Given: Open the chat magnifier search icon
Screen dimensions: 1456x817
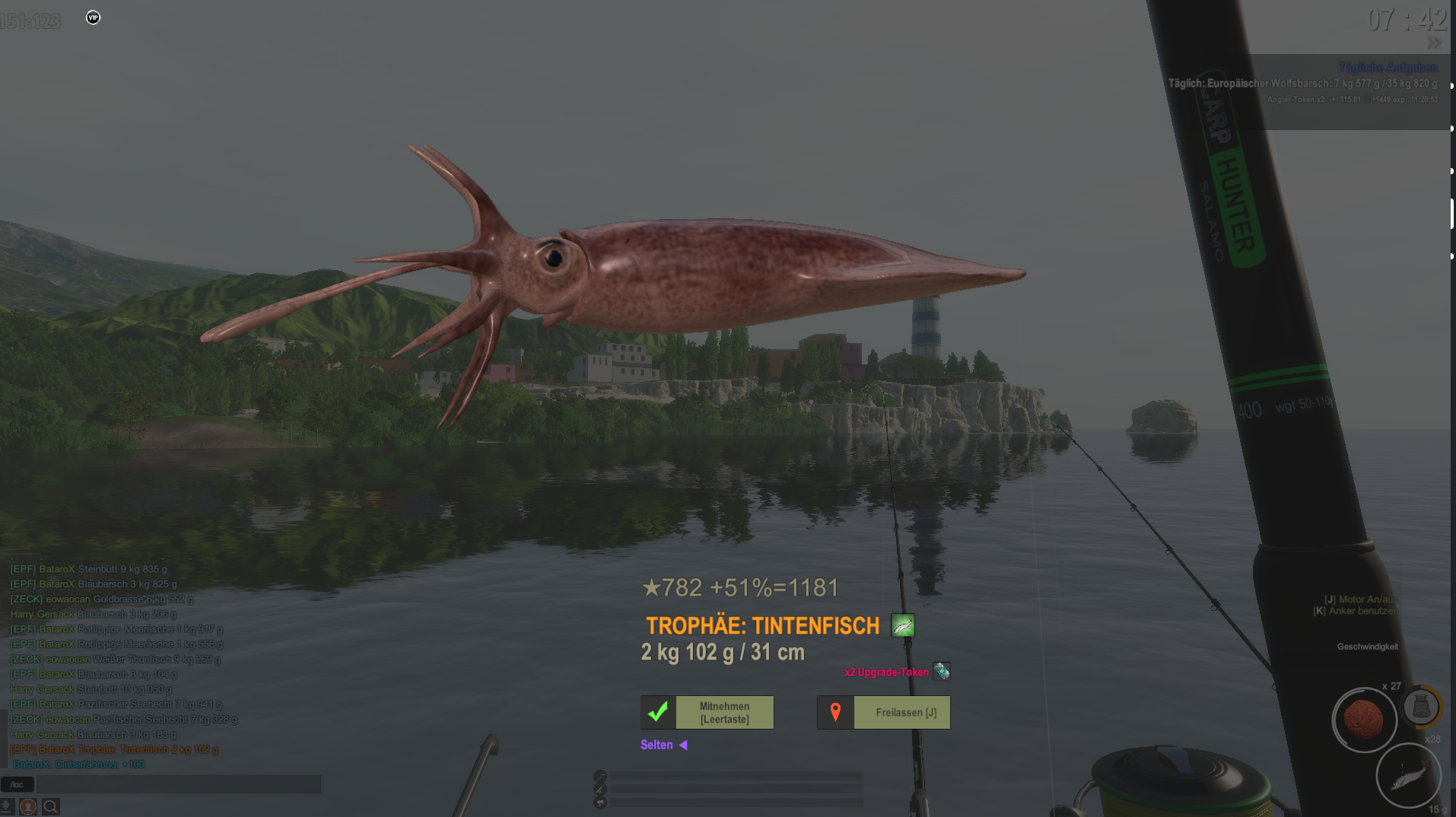Looking at the screenshot, I should [50, 806].
